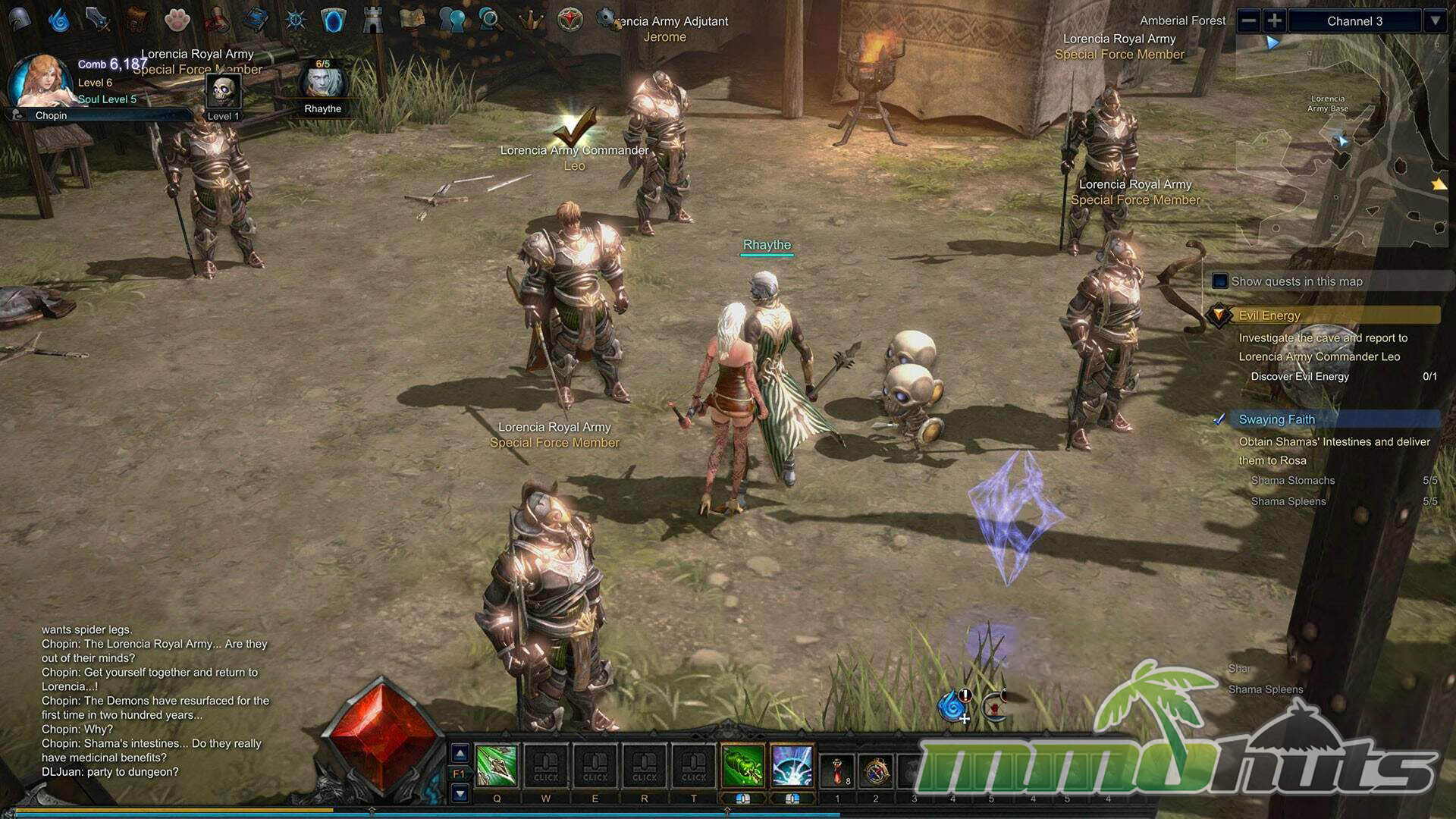Screen dimensions: 1456x819
Task: Activate the green arrow skill on Q
Action: [x=497, y=766]
